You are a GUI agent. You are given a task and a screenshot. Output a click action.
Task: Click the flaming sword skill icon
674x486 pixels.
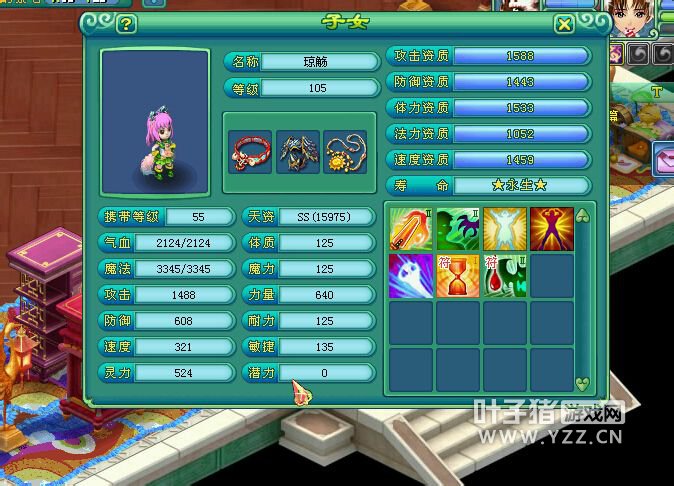coord(410,229)
